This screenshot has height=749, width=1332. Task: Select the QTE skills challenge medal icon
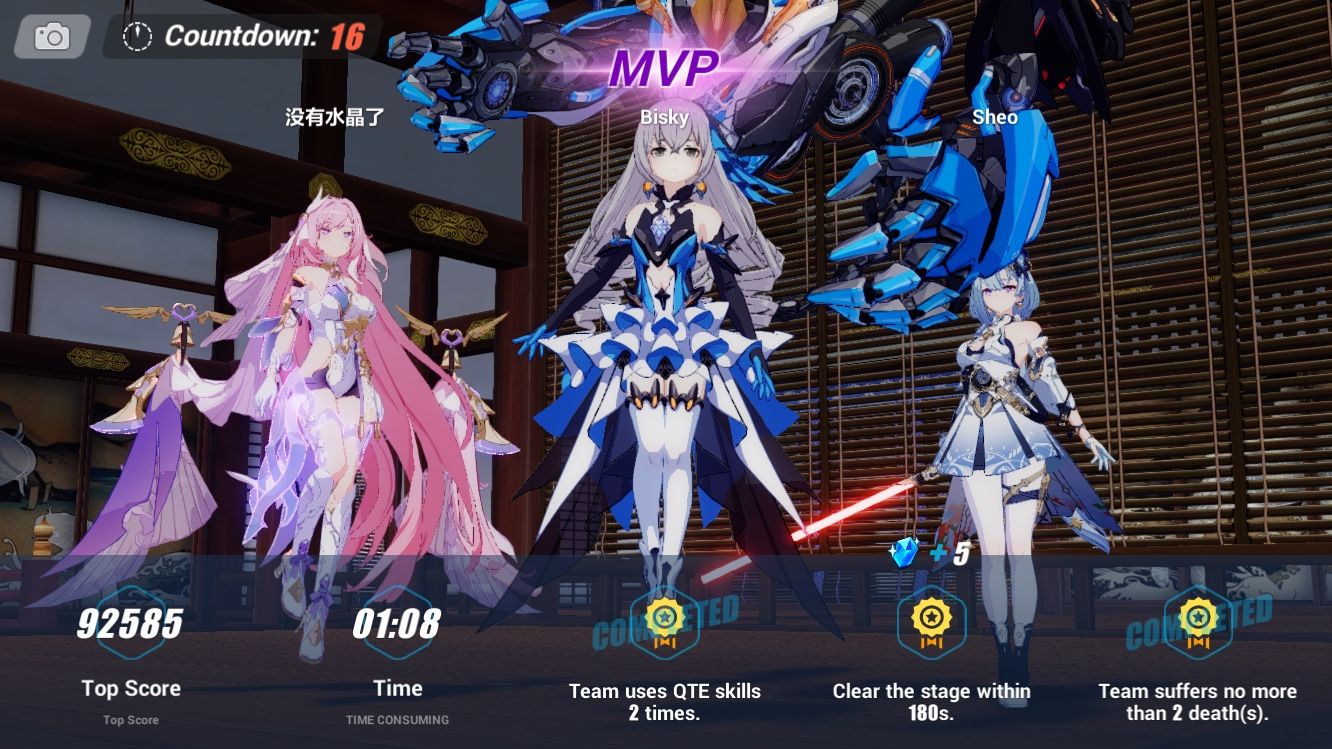[663, 622]
